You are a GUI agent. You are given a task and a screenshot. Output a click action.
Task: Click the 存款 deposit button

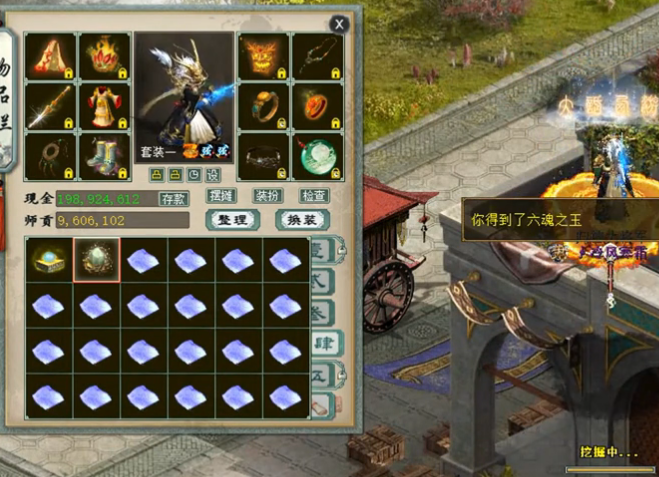coord(174,198)
